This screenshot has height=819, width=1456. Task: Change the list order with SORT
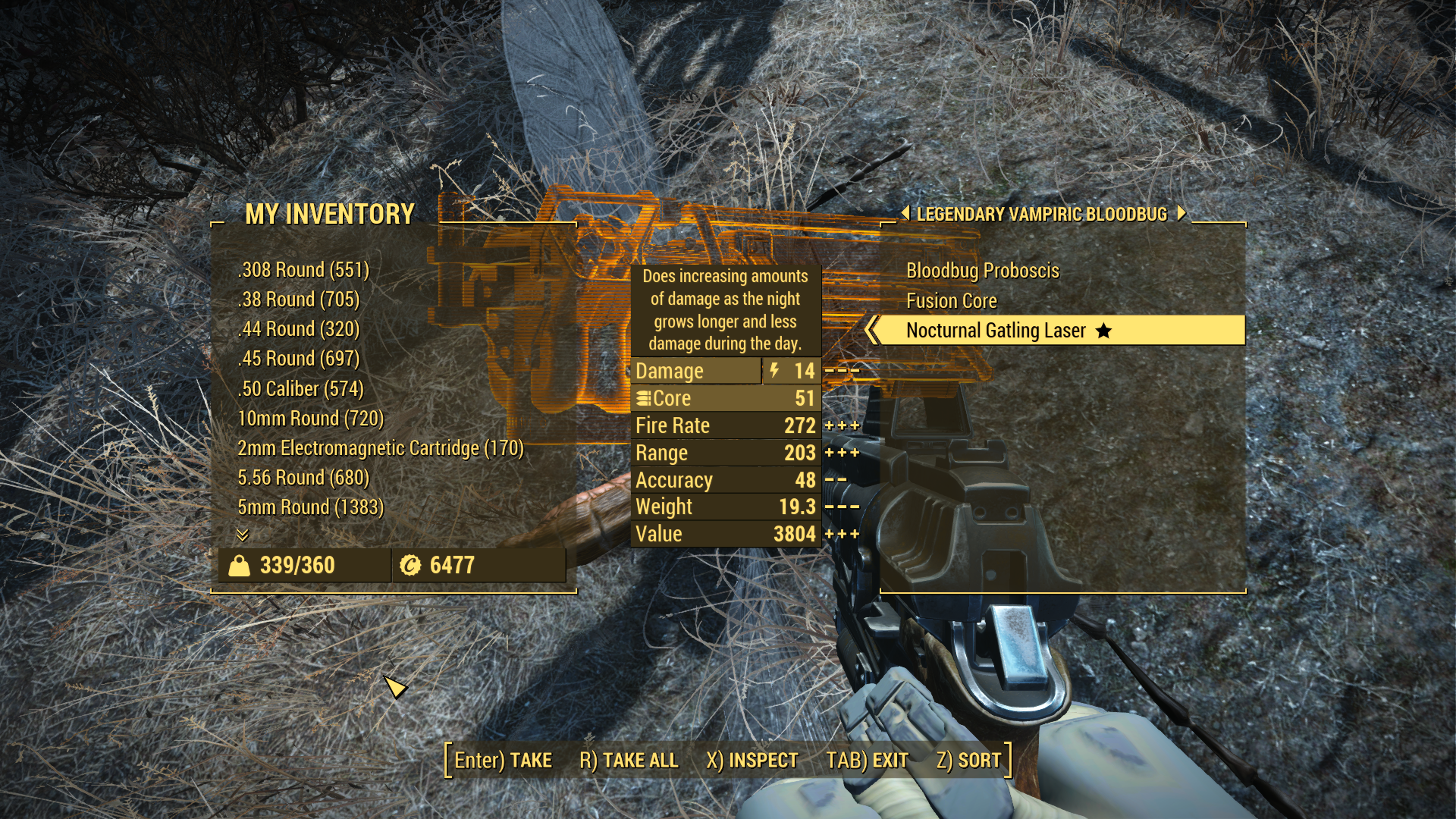(968, 761)
